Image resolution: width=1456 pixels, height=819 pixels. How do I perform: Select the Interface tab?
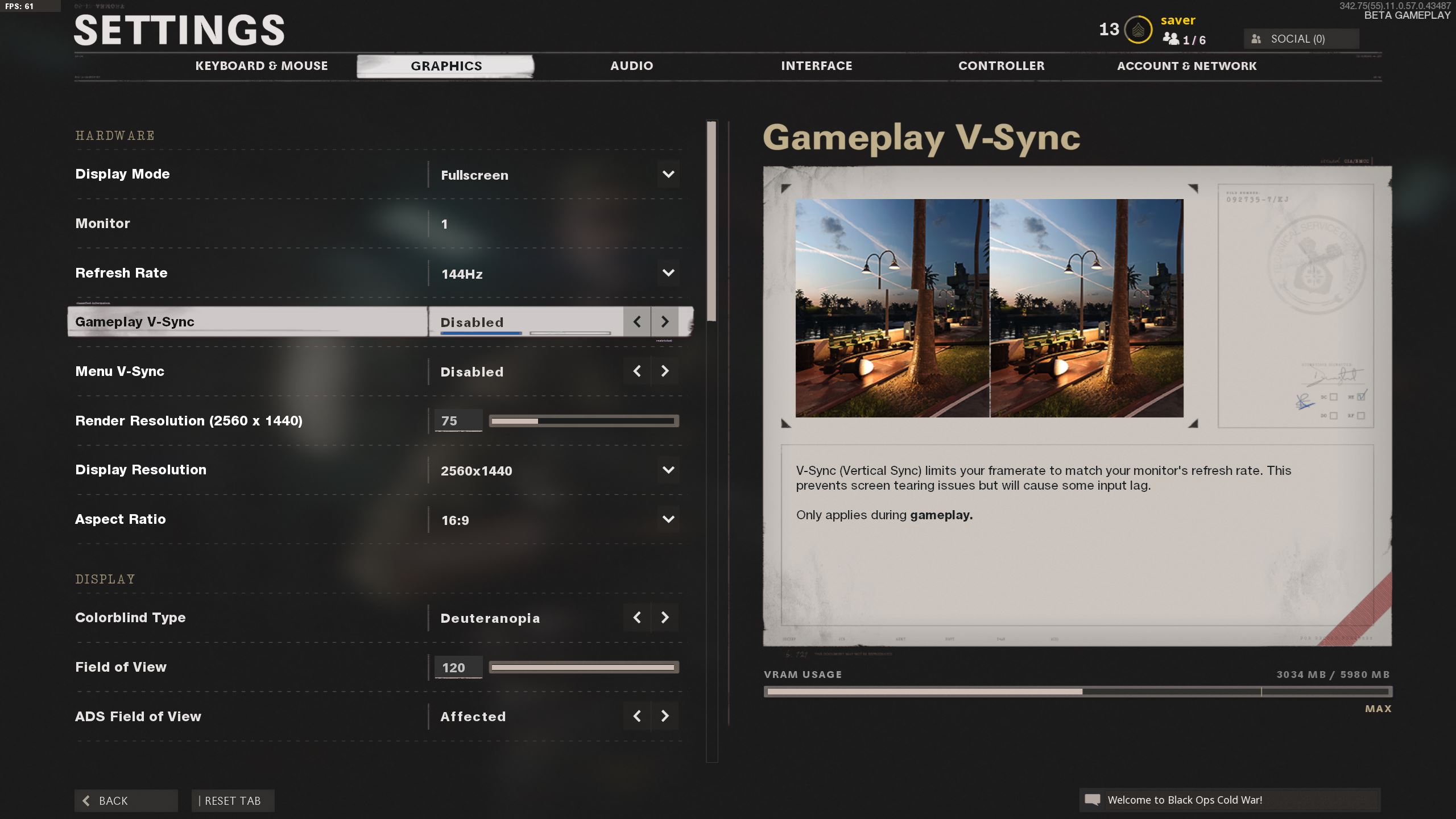pyautogui.click(x=816, y=66)
